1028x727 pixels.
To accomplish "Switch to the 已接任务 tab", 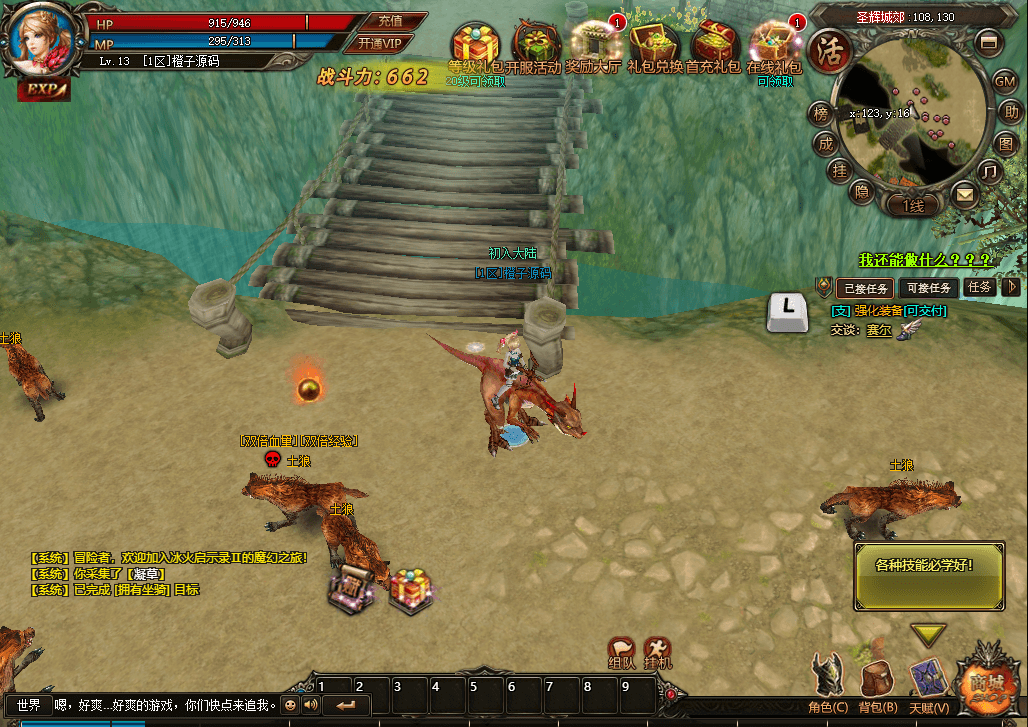I will [x=864, y=288].
